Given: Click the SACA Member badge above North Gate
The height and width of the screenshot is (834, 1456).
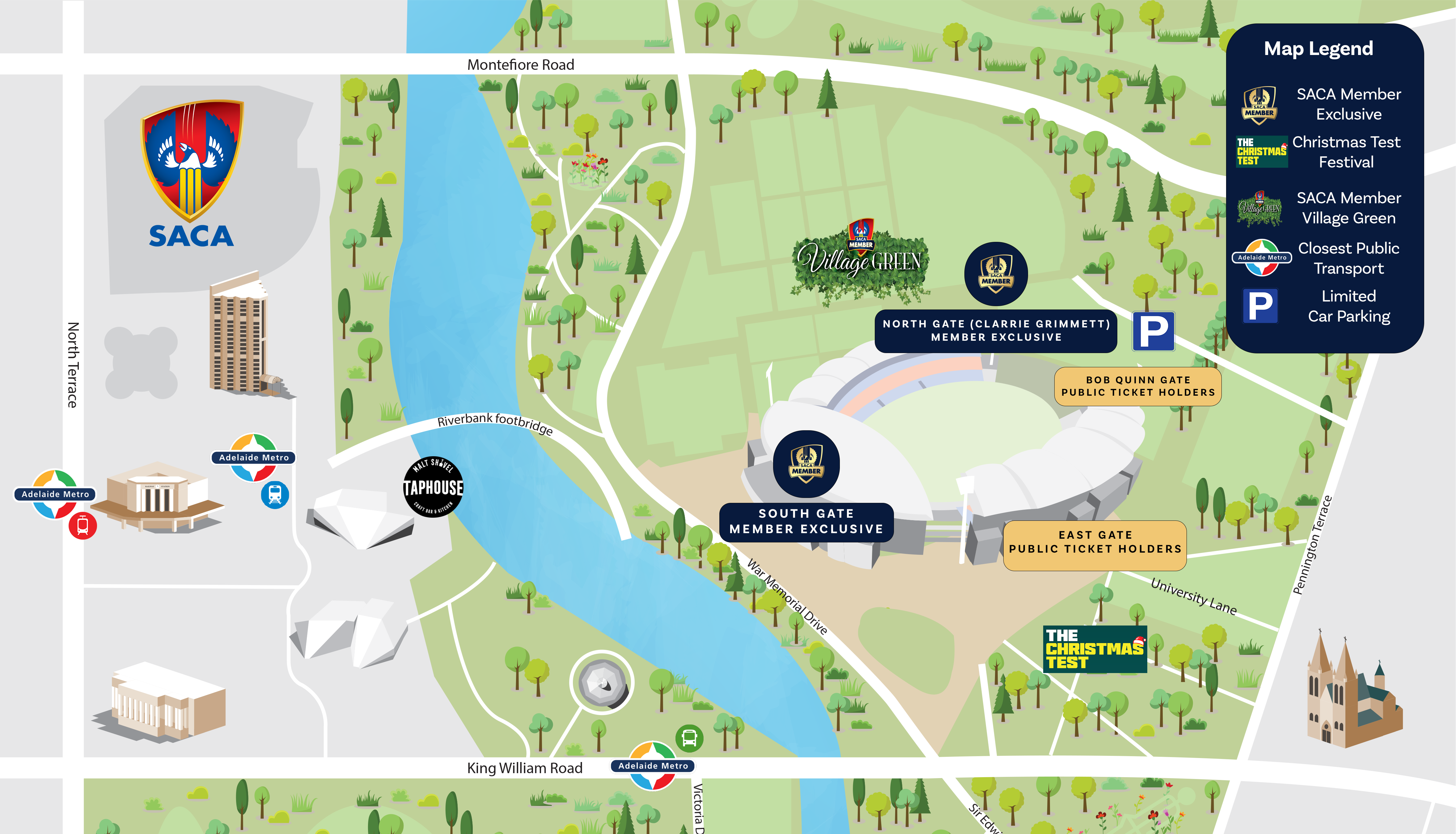Looking at the screenshot, I should (x=996, y=274).
